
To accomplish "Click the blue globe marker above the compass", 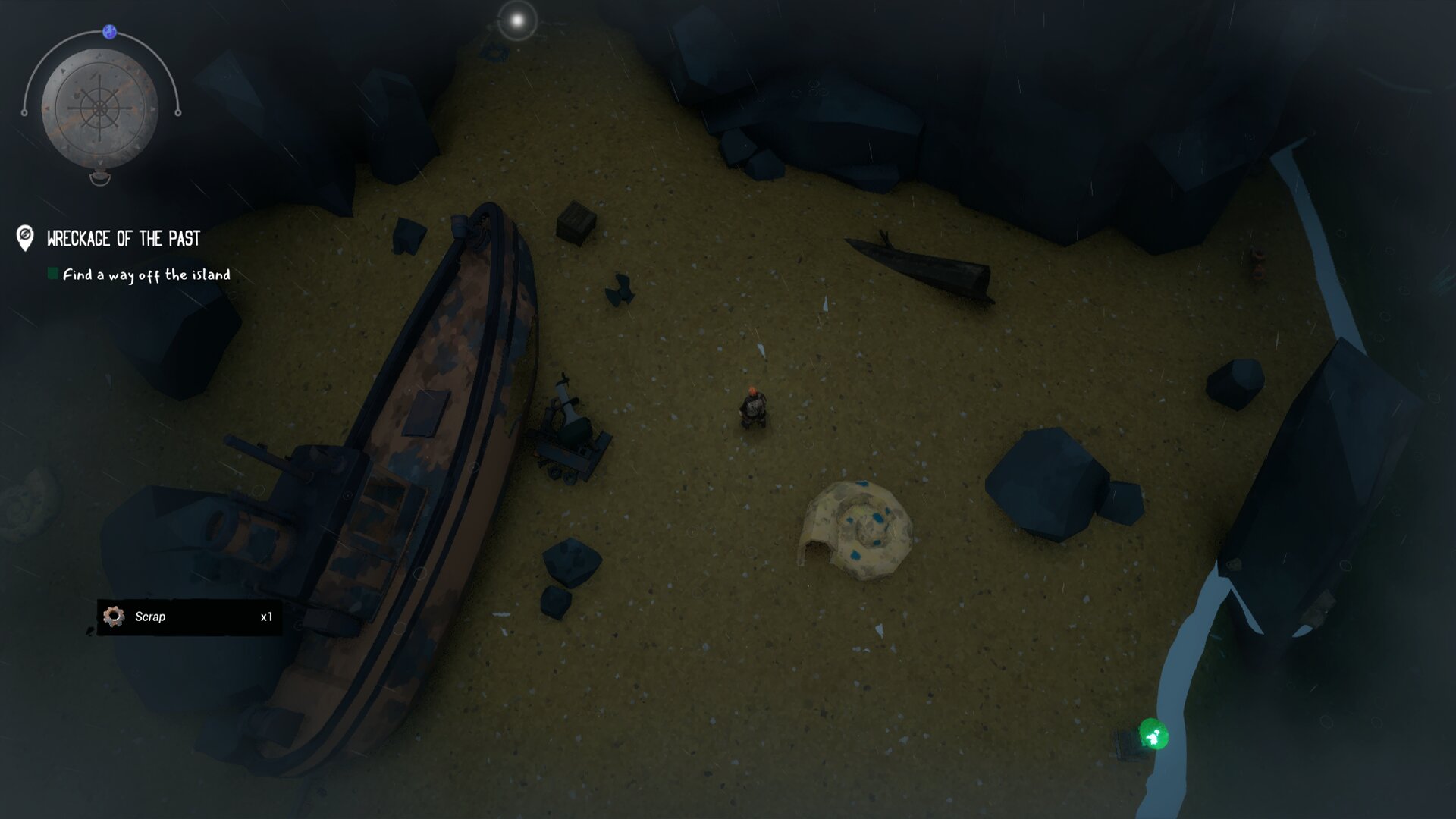I will [110, 32].
